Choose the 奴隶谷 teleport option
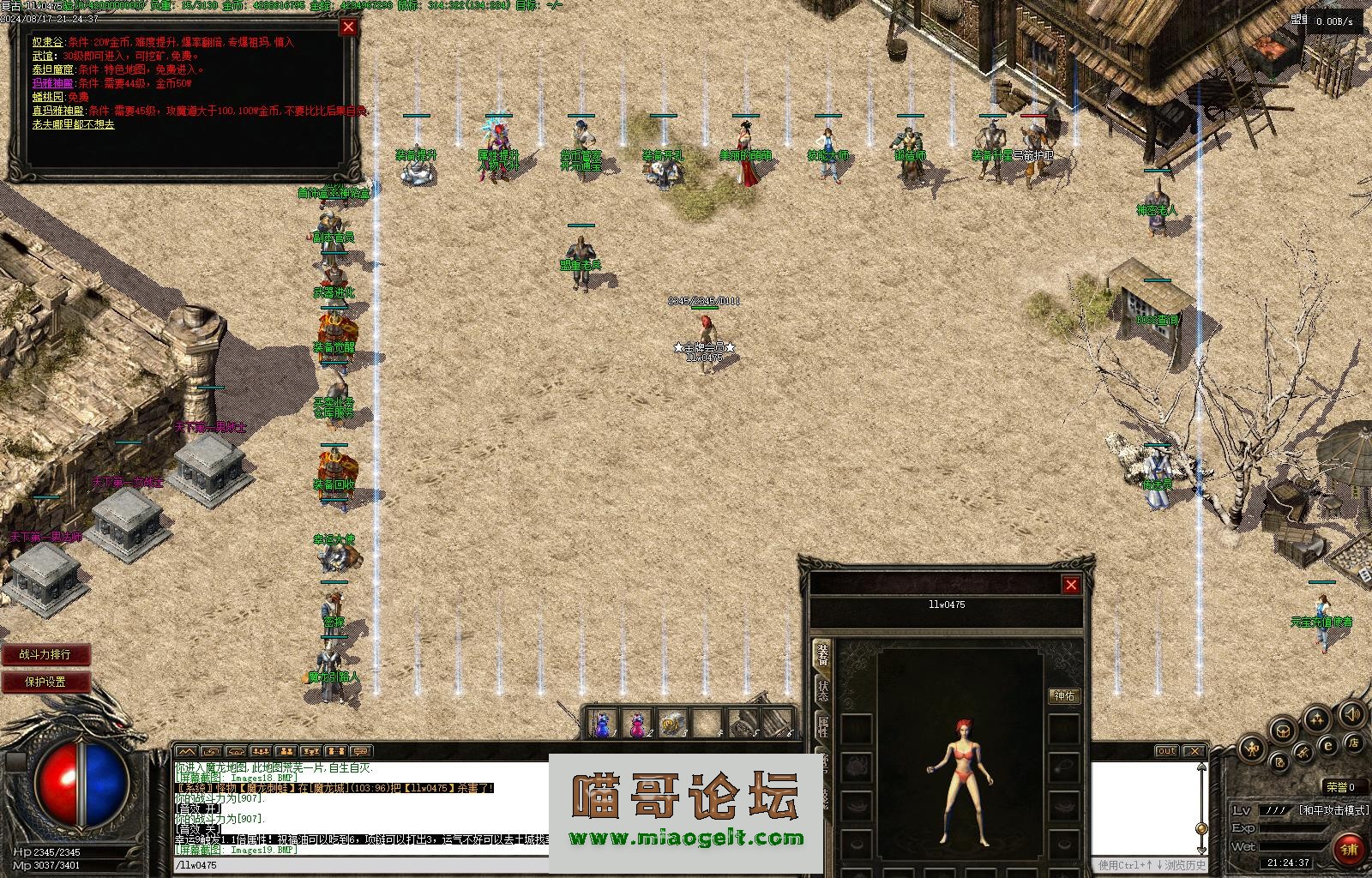1372x878 pixels. 47,42
